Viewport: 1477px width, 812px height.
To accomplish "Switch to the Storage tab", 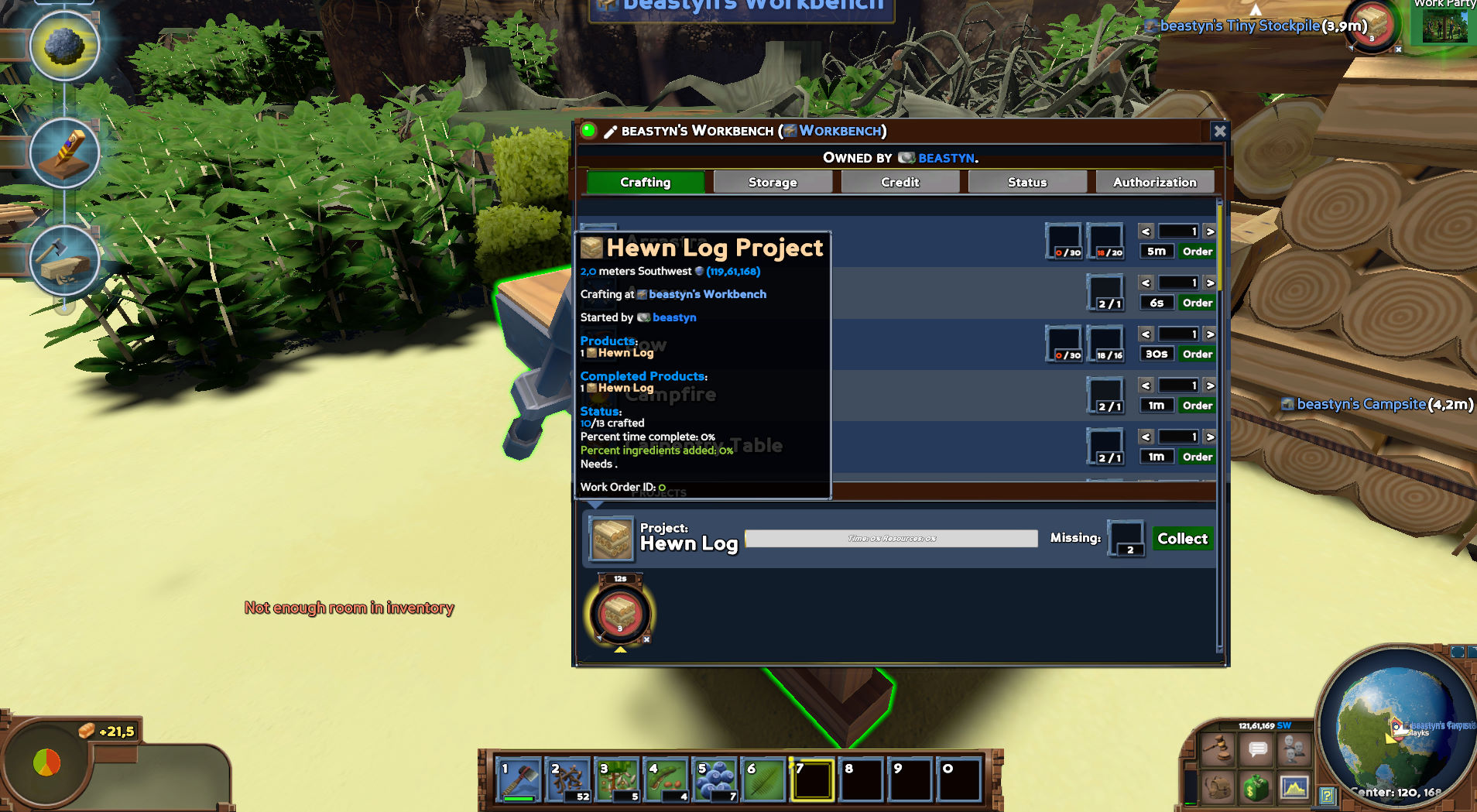I will [x=773, y=181].
